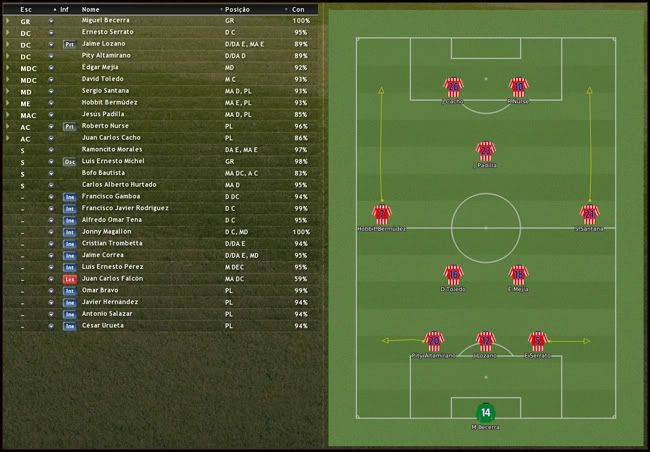This screenshot has width=650, height=452.
Task: Select R.Nurse's striker shirt on the pitch
Action: 517,87
